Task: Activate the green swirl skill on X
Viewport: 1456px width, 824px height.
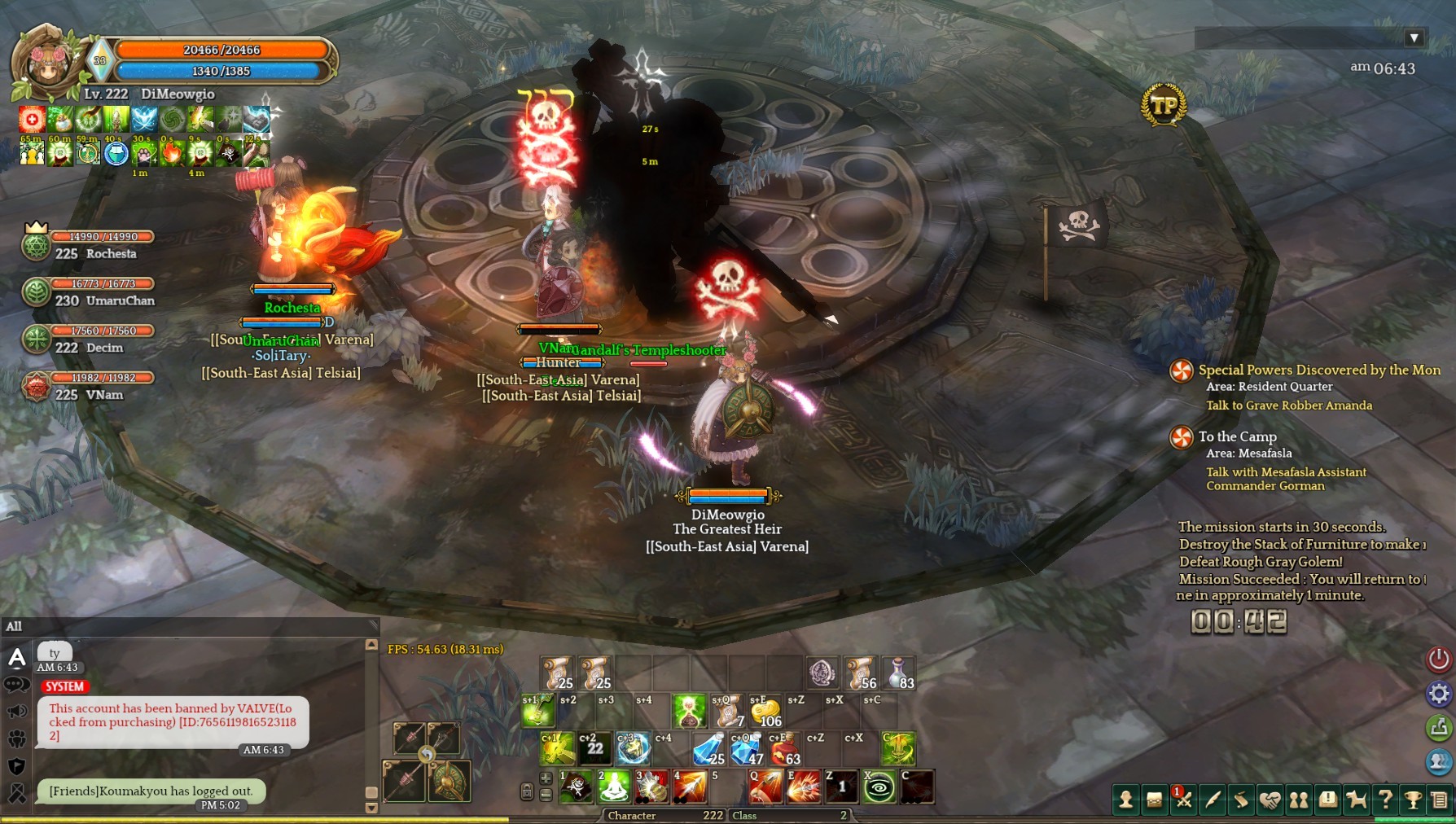Action: (x=879, y=787)
